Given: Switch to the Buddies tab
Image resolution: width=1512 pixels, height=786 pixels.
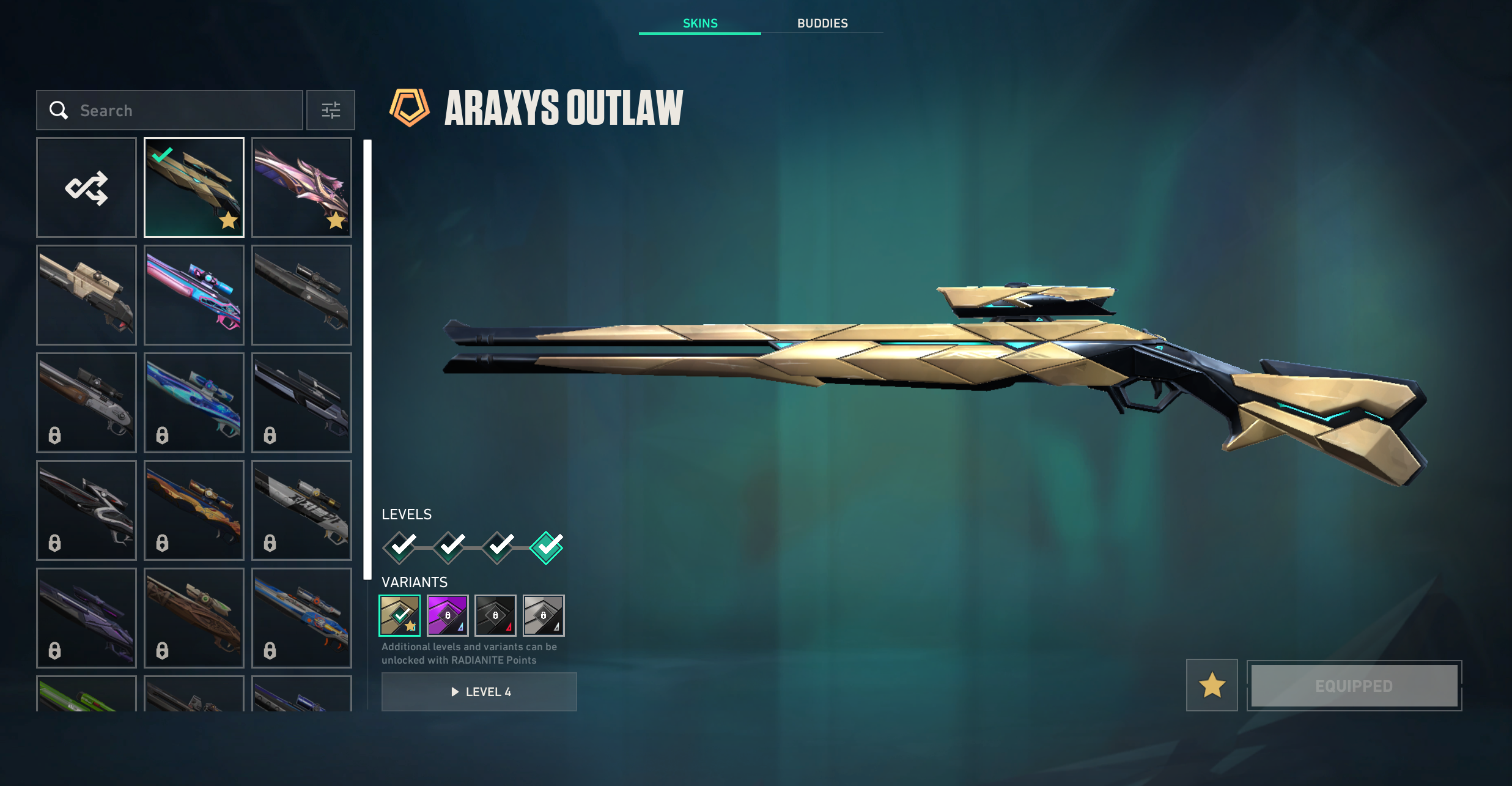Looking at the screenshot, I should (x=822, y=23).
